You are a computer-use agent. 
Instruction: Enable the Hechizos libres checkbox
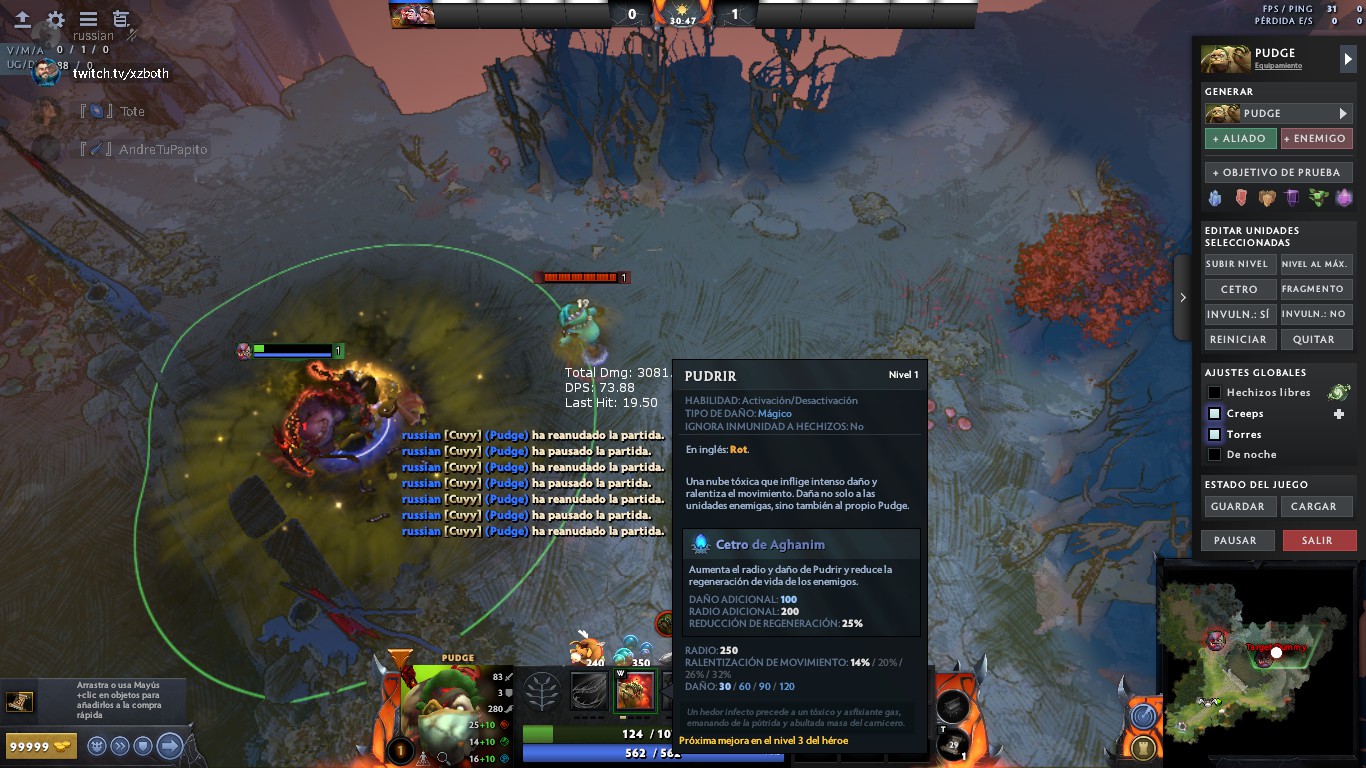1215,392
